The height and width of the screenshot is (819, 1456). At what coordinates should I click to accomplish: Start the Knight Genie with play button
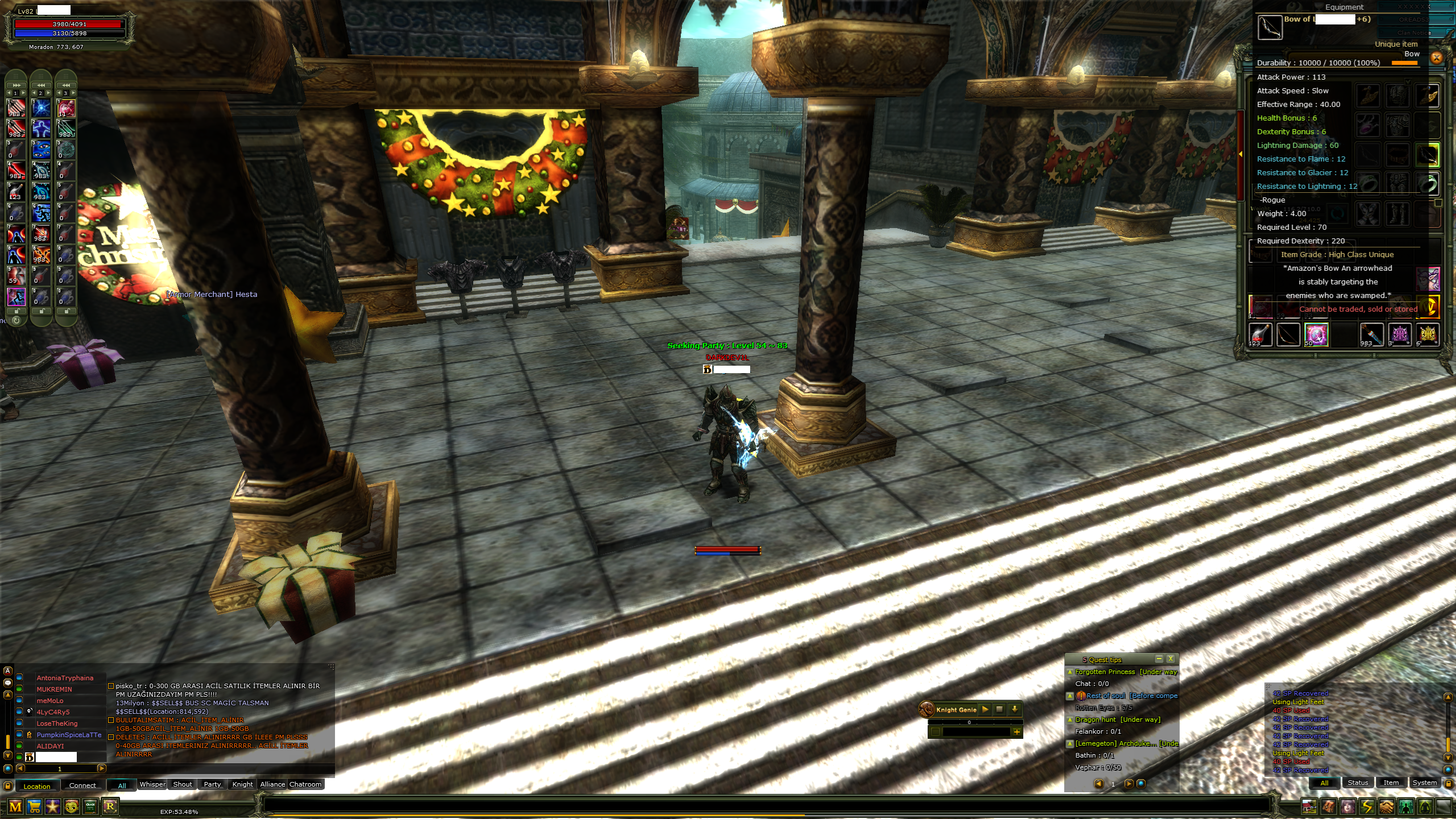tap(985, 710)
